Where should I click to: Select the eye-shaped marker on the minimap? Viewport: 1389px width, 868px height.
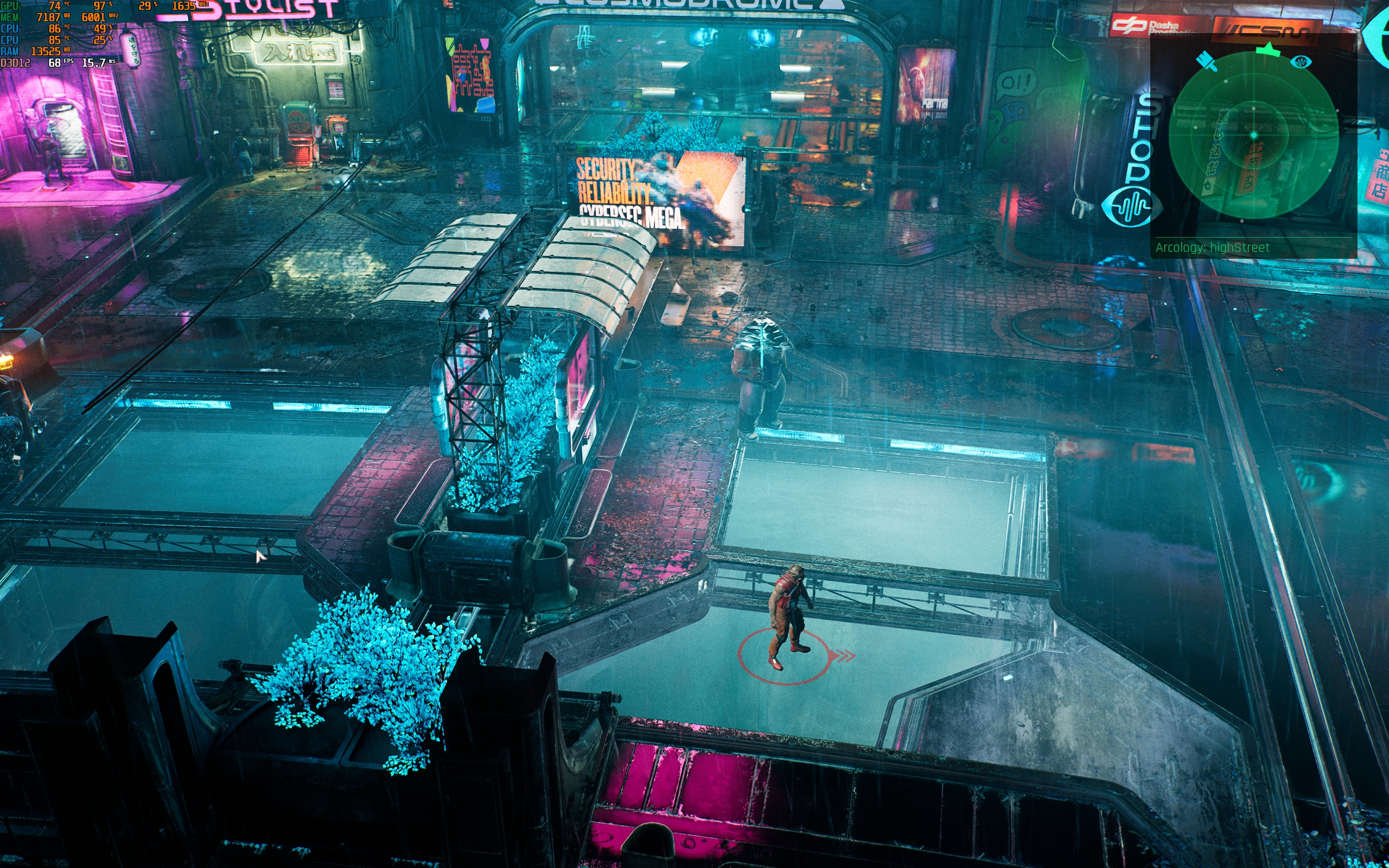point(1301,61)
